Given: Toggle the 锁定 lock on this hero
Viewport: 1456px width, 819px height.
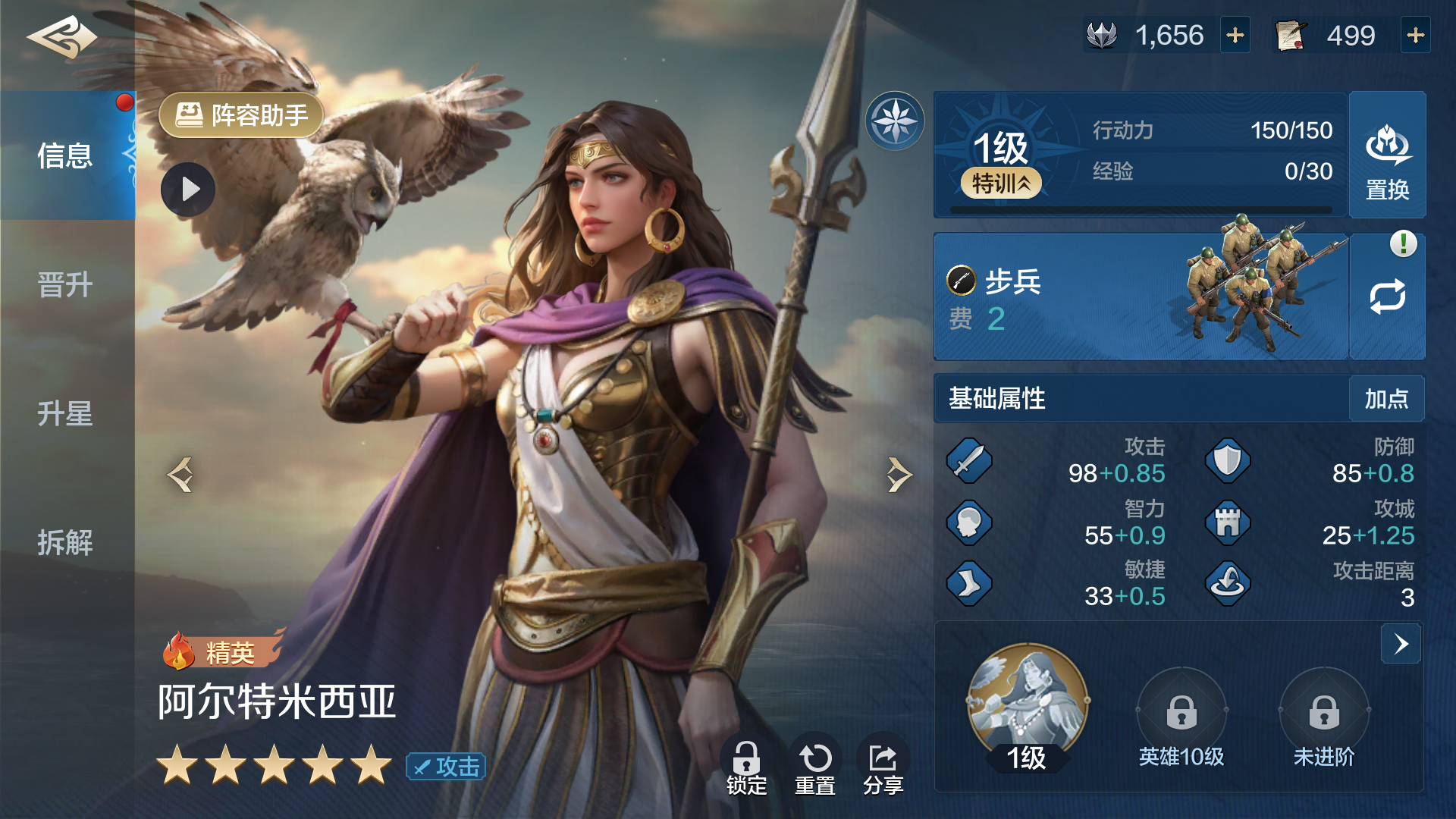Looking at the screenshot, I should click(746, 767).
